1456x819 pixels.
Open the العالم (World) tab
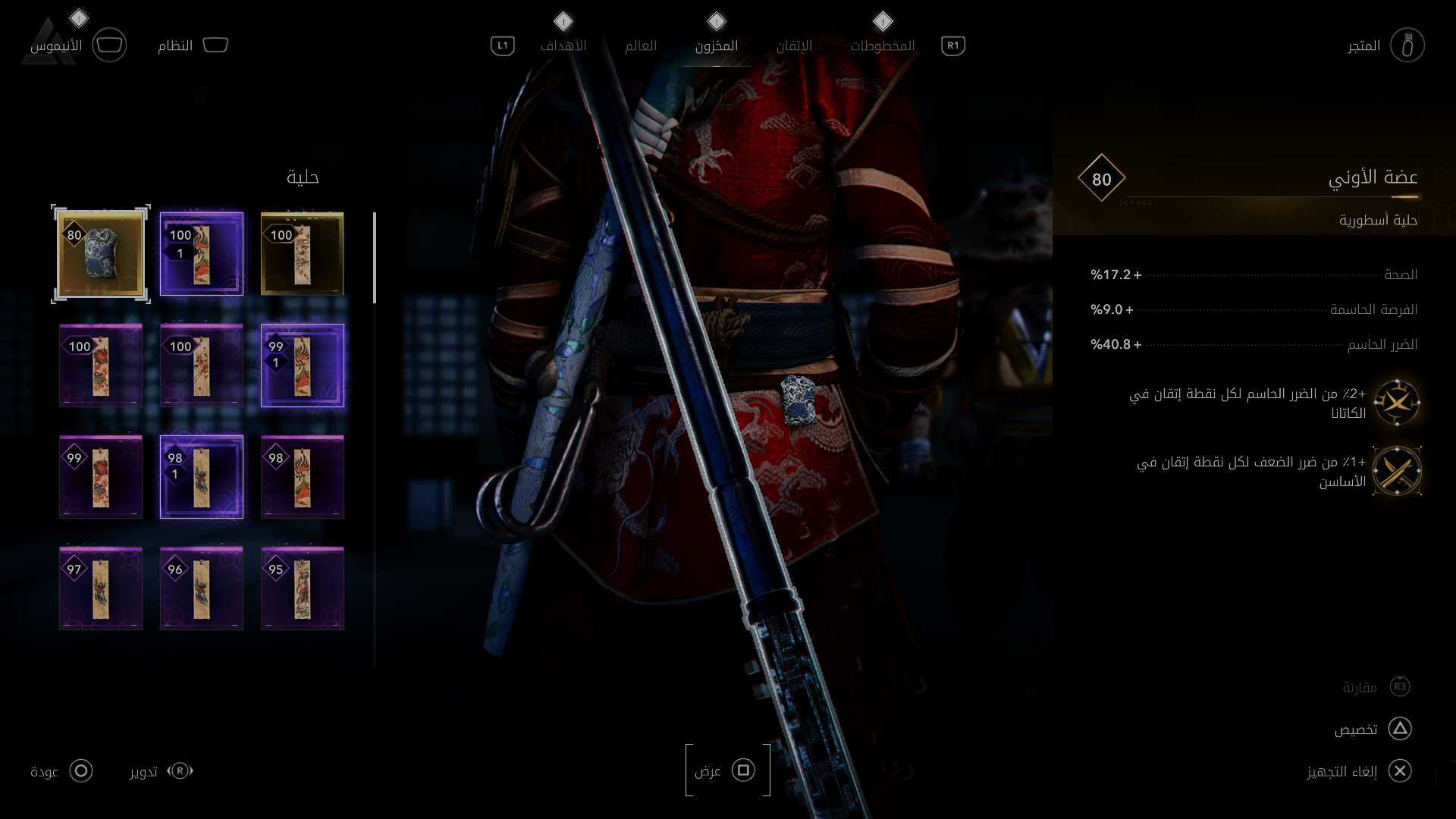[x=641, y=45]
